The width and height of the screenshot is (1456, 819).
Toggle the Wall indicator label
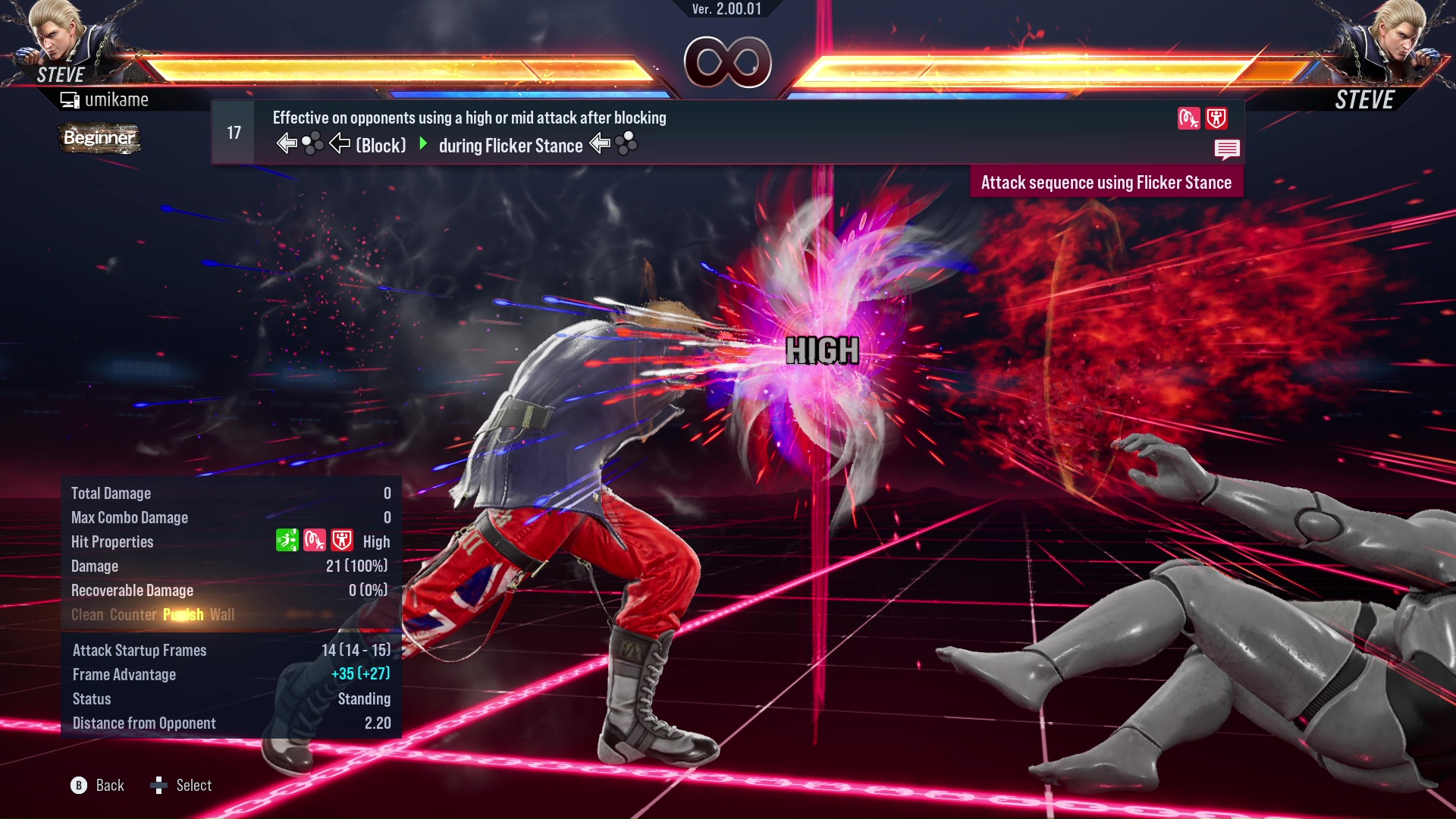coord(223,614)
